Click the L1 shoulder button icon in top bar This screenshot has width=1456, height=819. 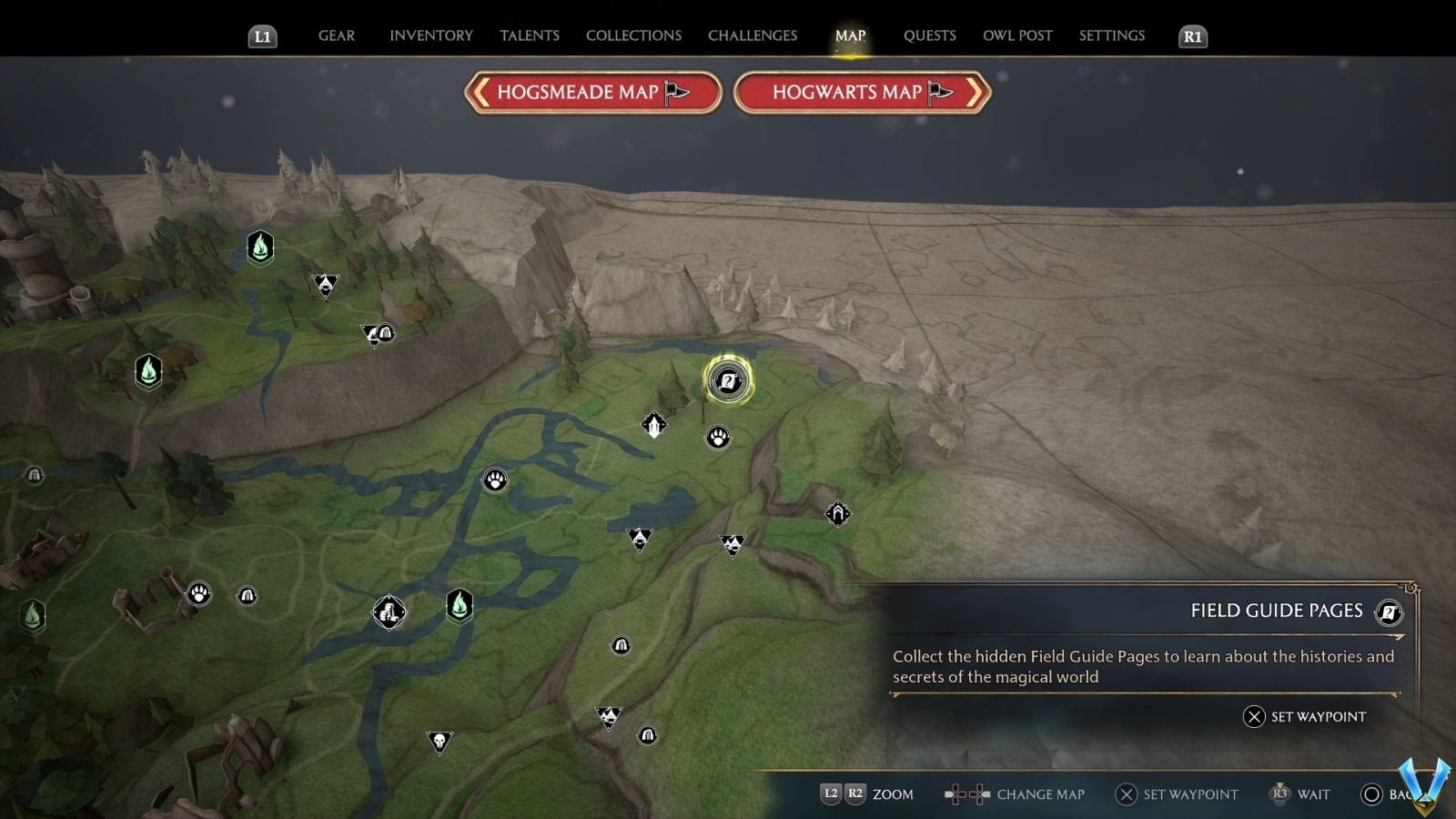pyautogui.click(x=262, y=36)
